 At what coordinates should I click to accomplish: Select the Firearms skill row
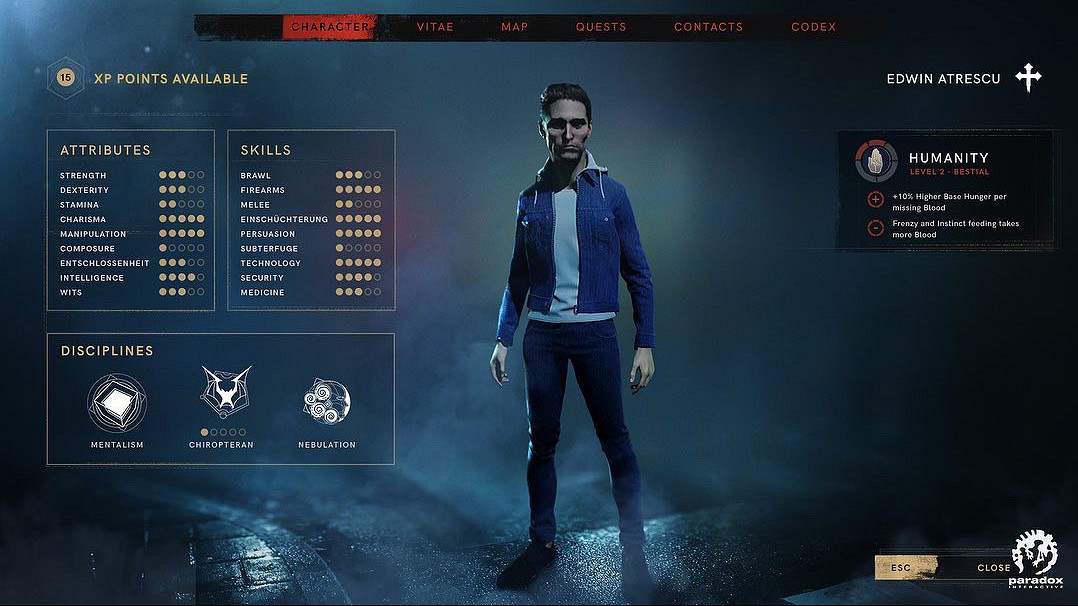coord(310,190)
